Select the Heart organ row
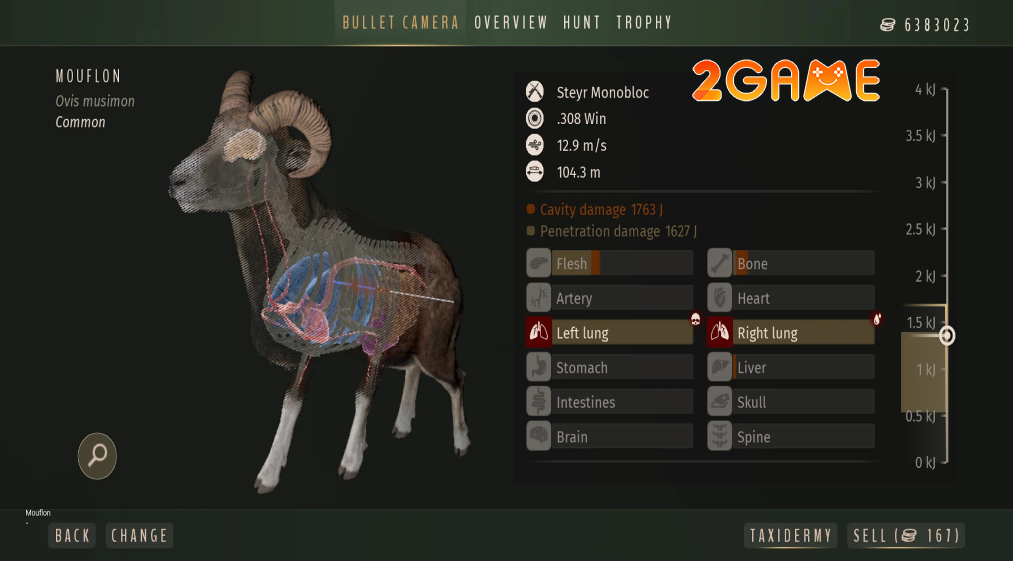The image size is (1013, 561). click(x=790, y=298)
